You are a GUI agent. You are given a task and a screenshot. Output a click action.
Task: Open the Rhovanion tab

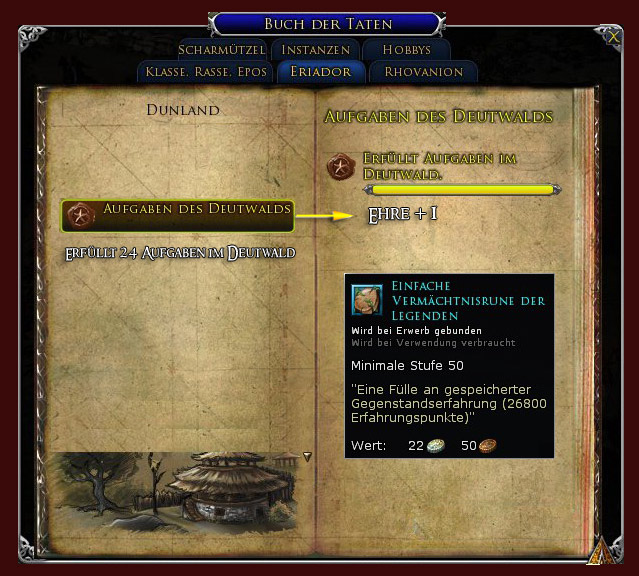pos(423,72)
